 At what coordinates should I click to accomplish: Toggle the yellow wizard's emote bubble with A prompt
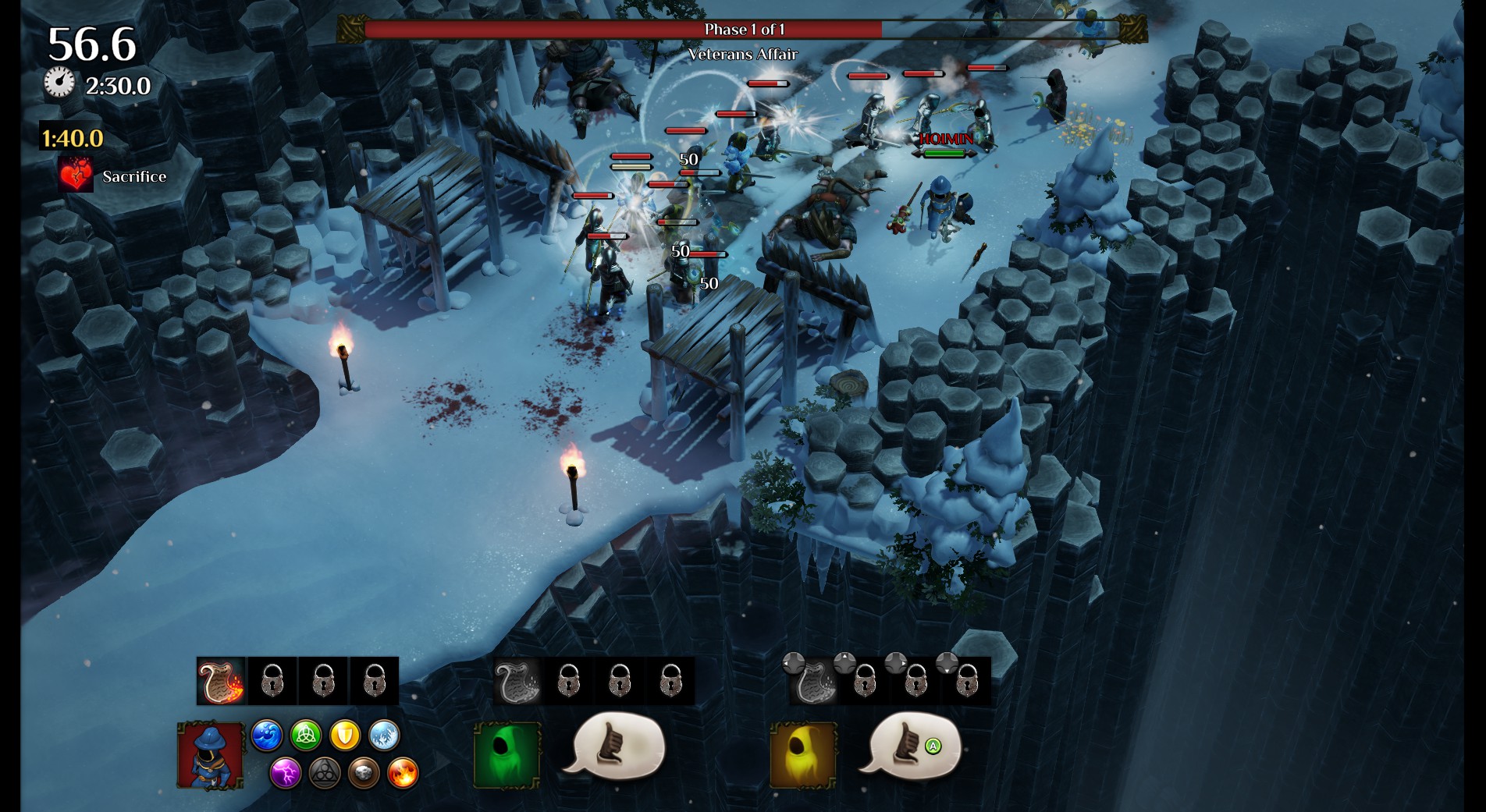[x=912, y=747]
